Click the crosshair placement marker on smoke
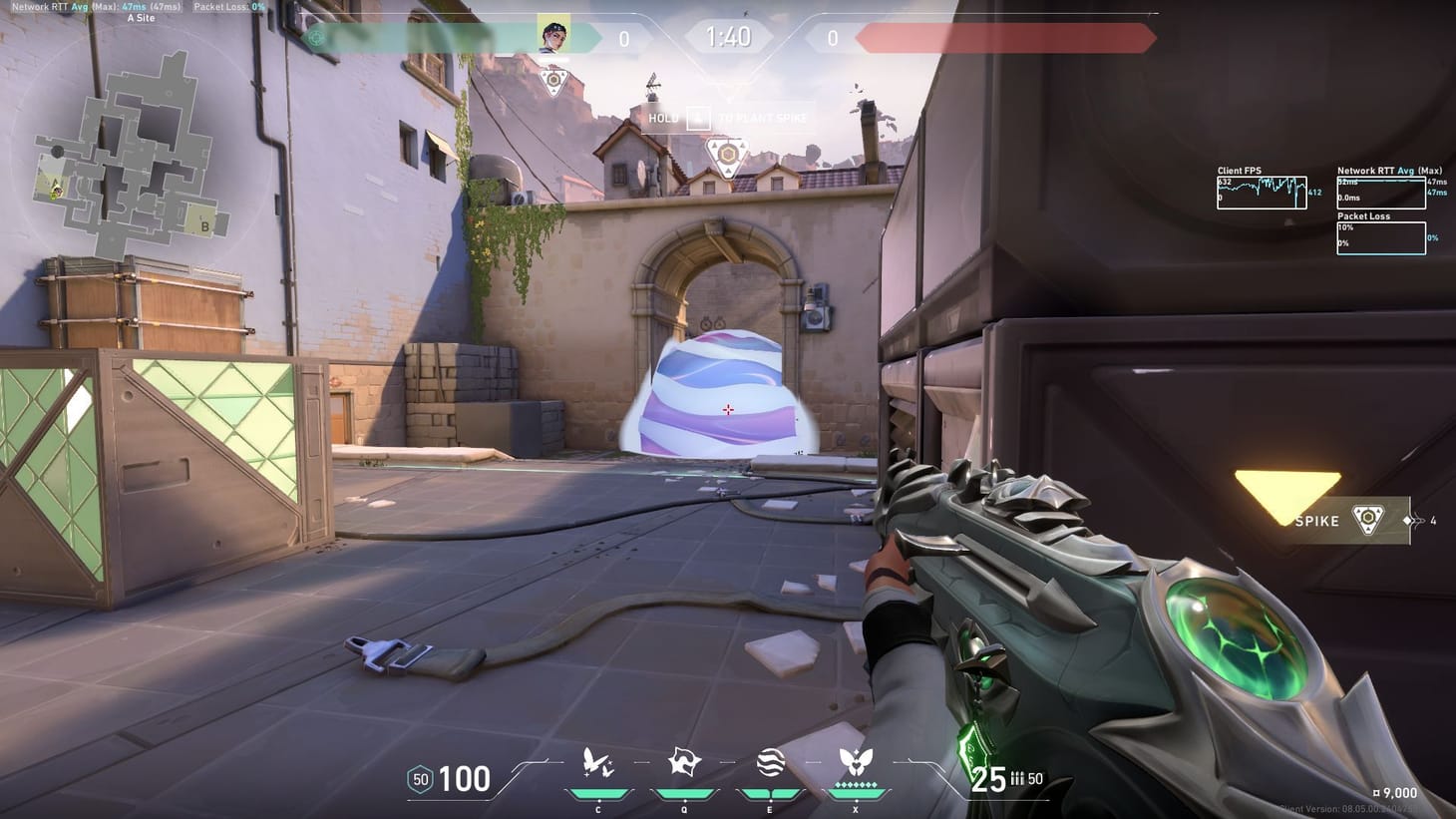1456x819 pixels. (728, 409)
